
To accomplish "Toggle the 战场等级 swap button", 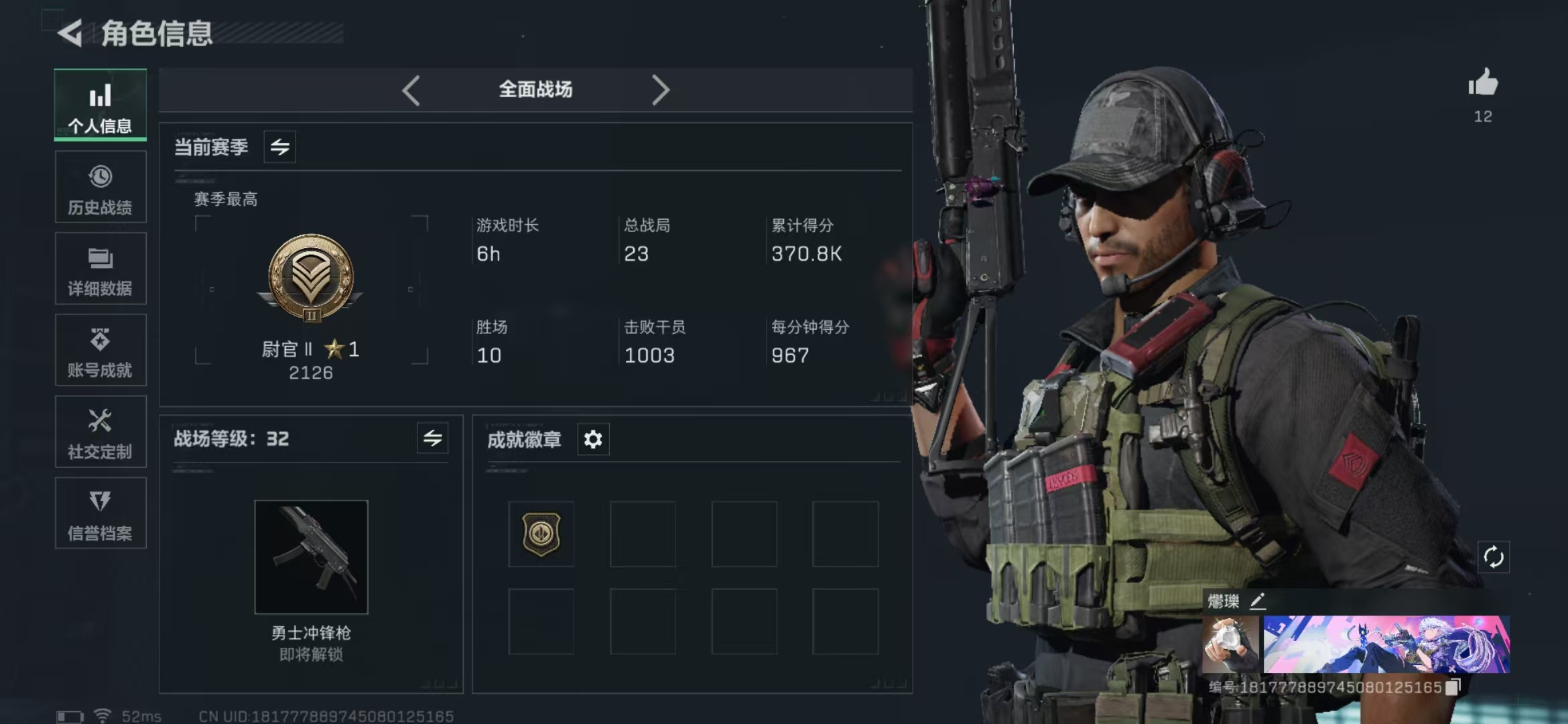I will coord(432,438).
